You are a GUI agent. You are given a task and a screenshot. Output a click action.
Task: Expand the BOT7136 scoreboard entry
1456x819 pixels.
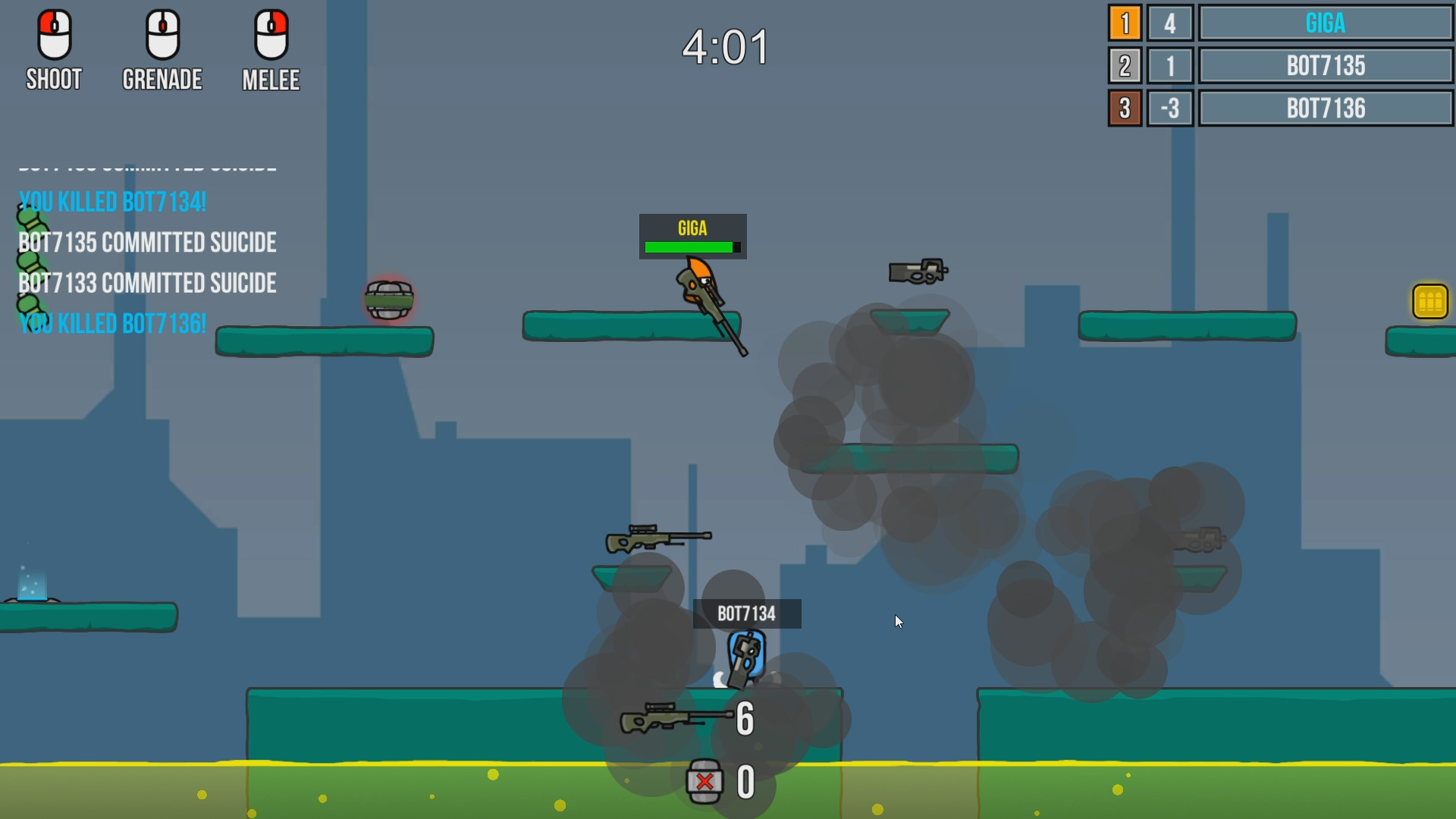(x=1326, y=108)
